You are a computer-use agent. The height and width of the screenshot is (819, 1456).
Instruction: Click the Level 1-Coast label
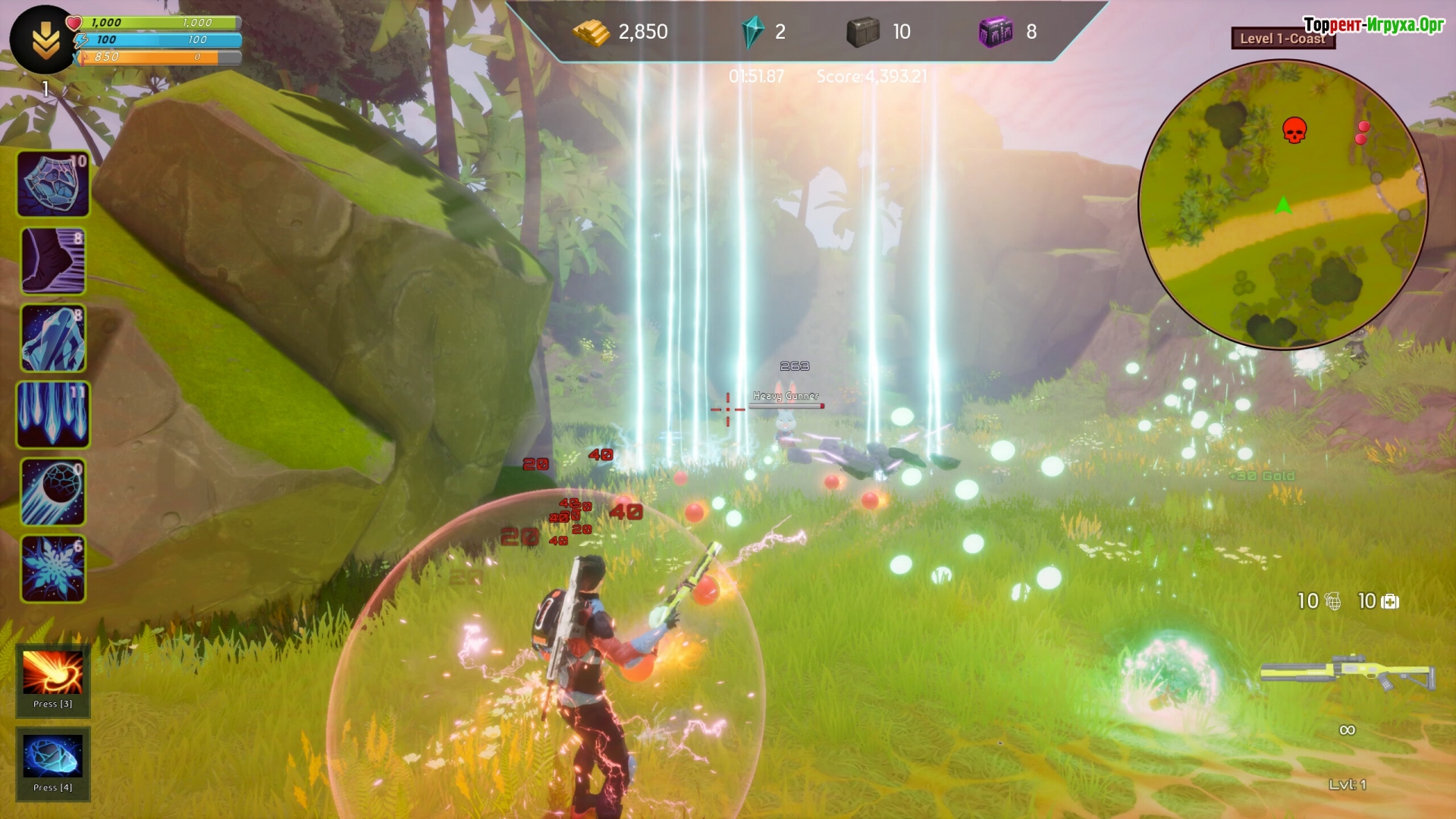[1282, 39]
